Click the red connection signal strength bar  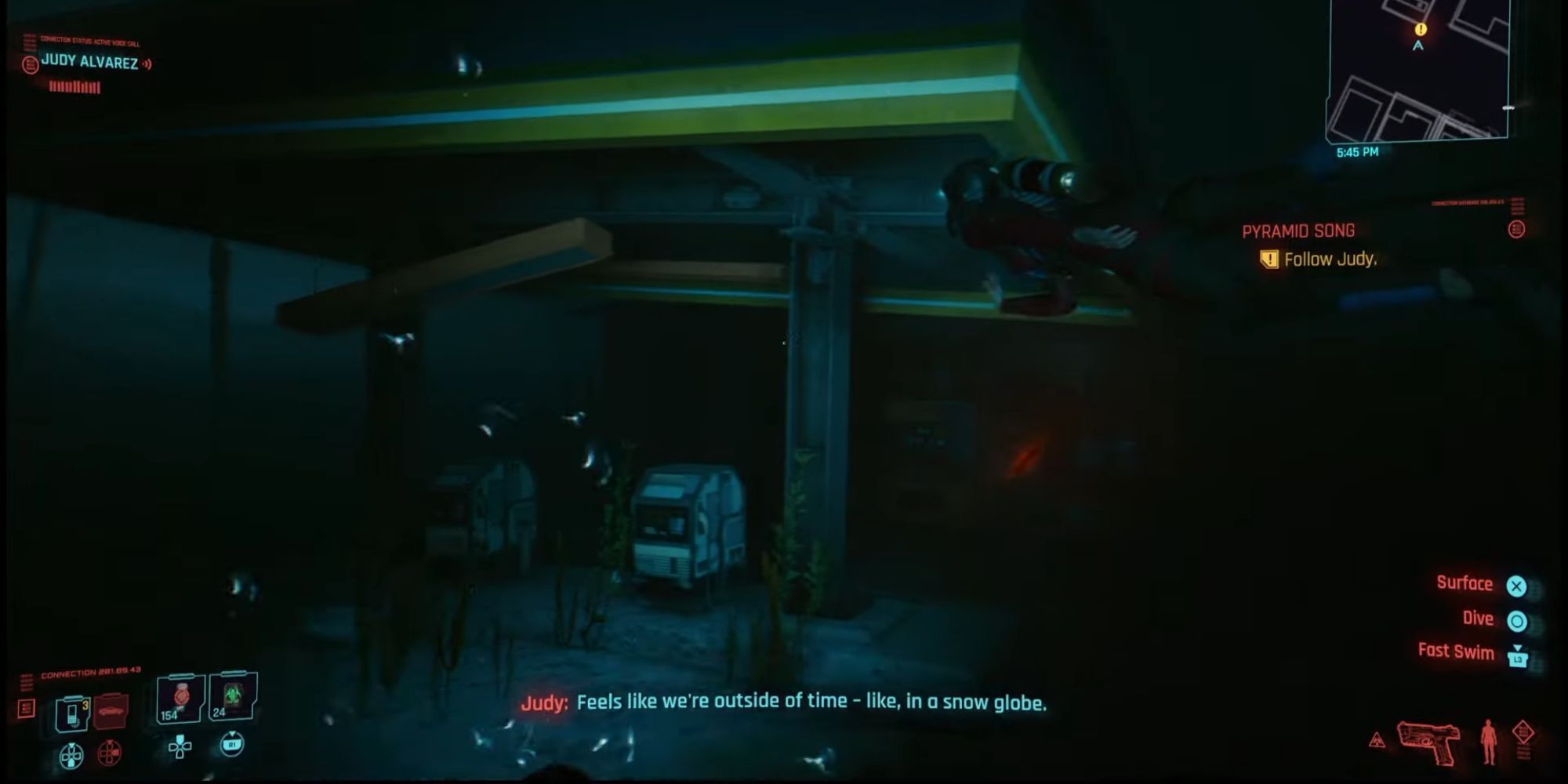[x=74, y=88]
